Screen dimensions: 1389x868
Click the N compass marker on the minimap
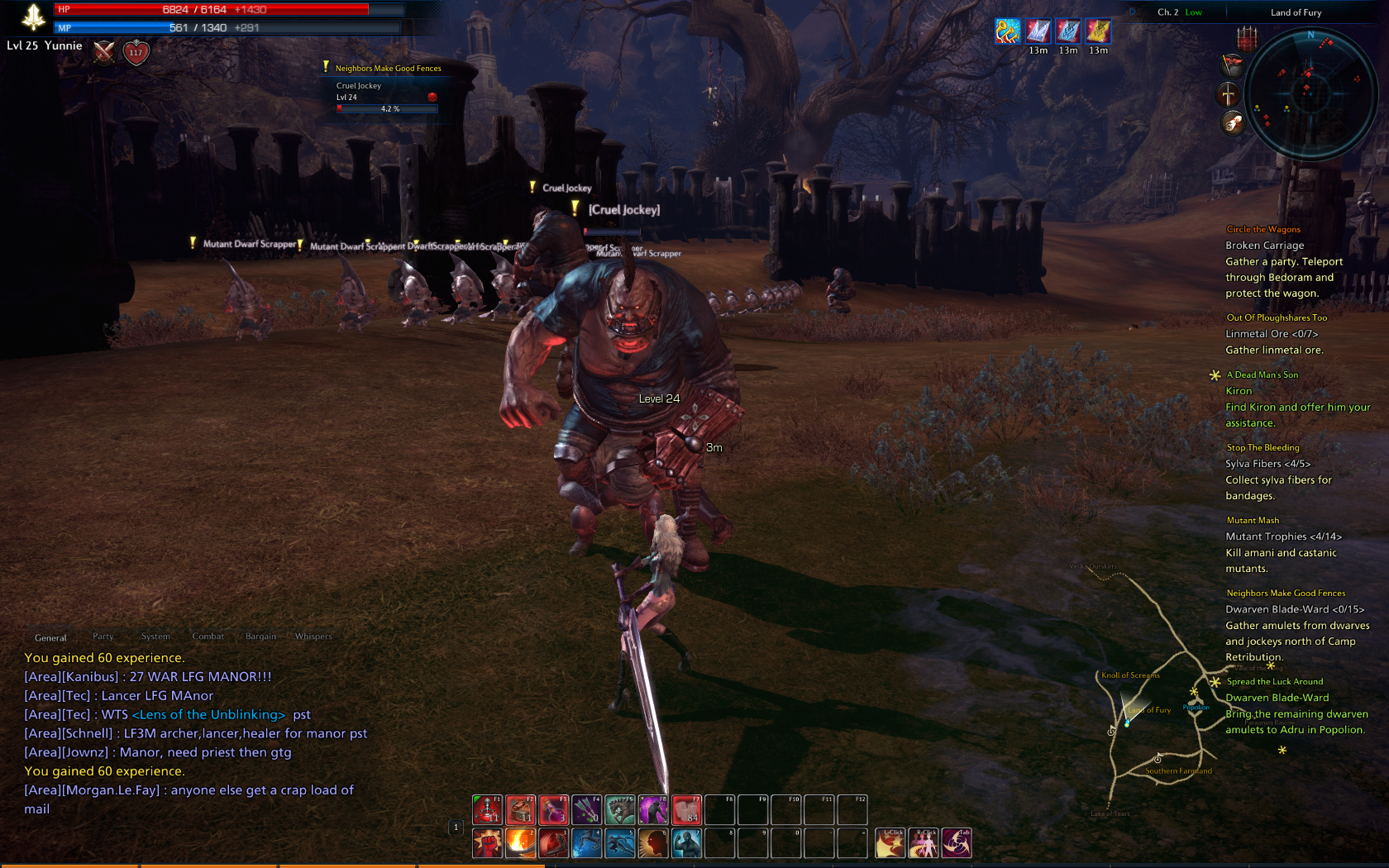(1311, 36)
